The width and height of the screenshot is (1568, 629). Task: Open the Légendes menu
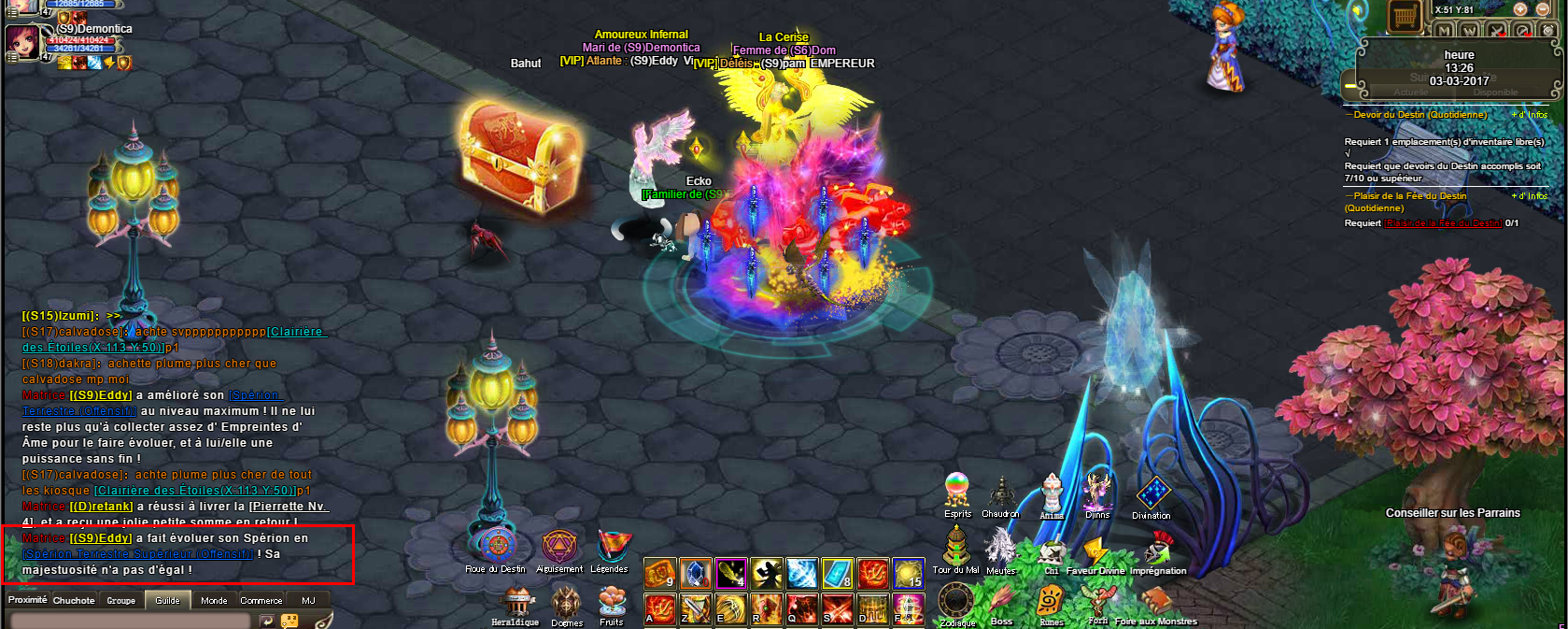tap(611, 546)
